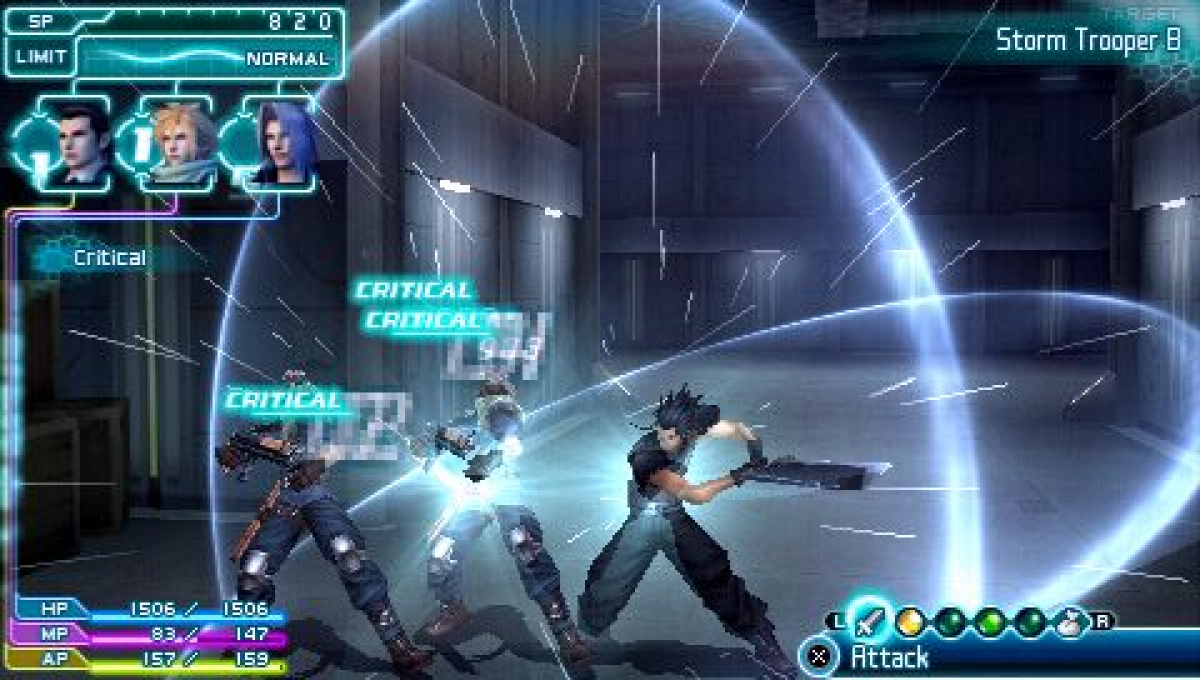Select the blond spiky-haired reel portrait
The image size is (1200, 680).
178,143
